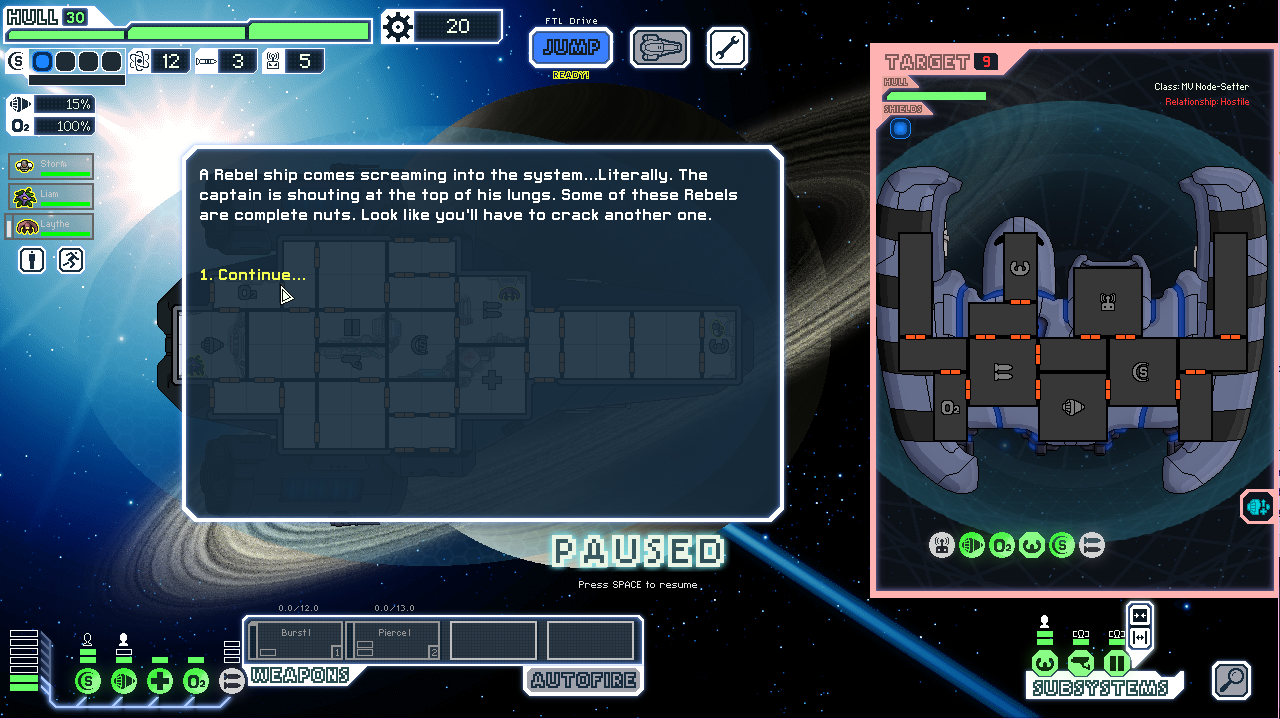
Task: Close all doors with the inward-arrows button
Action: [1139, 614]
